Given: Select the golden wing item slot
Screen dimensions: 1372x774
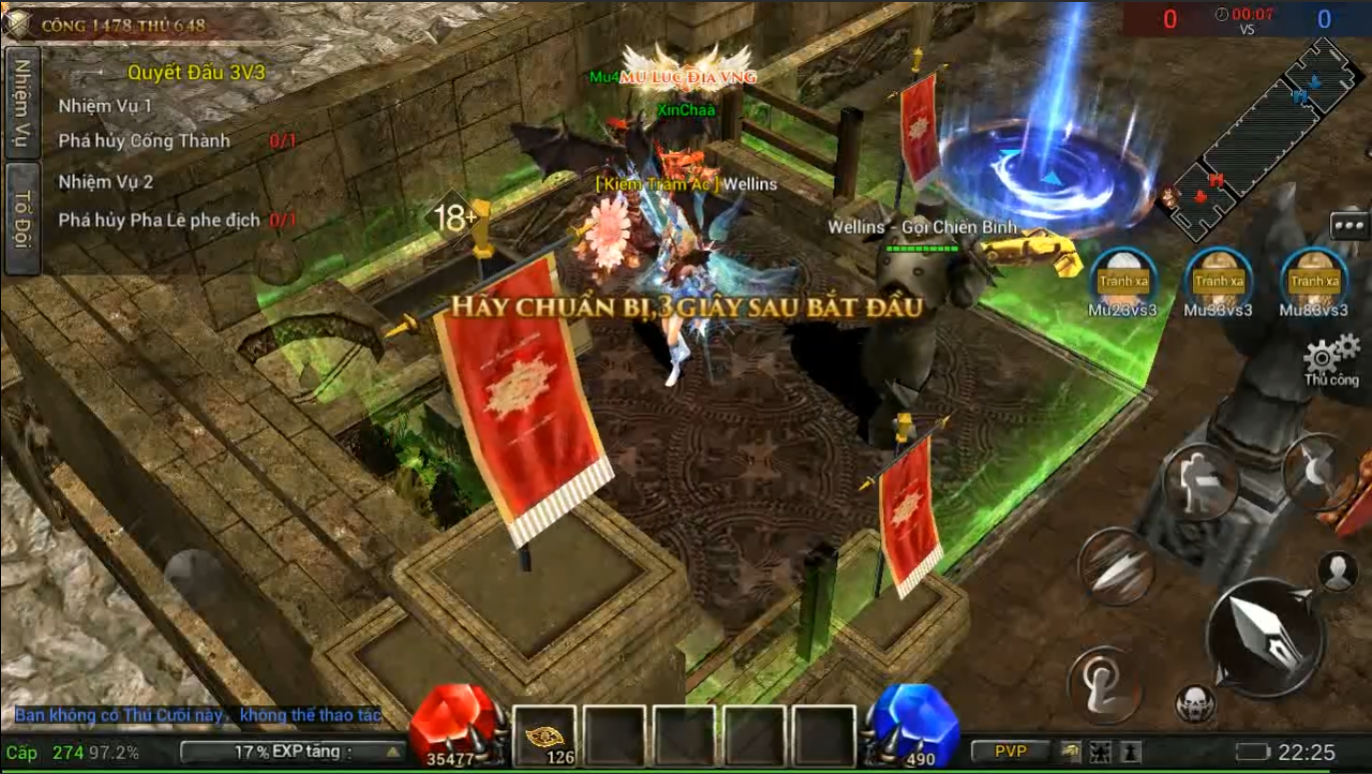Looking at the screenshot, I should pos(545,735).
